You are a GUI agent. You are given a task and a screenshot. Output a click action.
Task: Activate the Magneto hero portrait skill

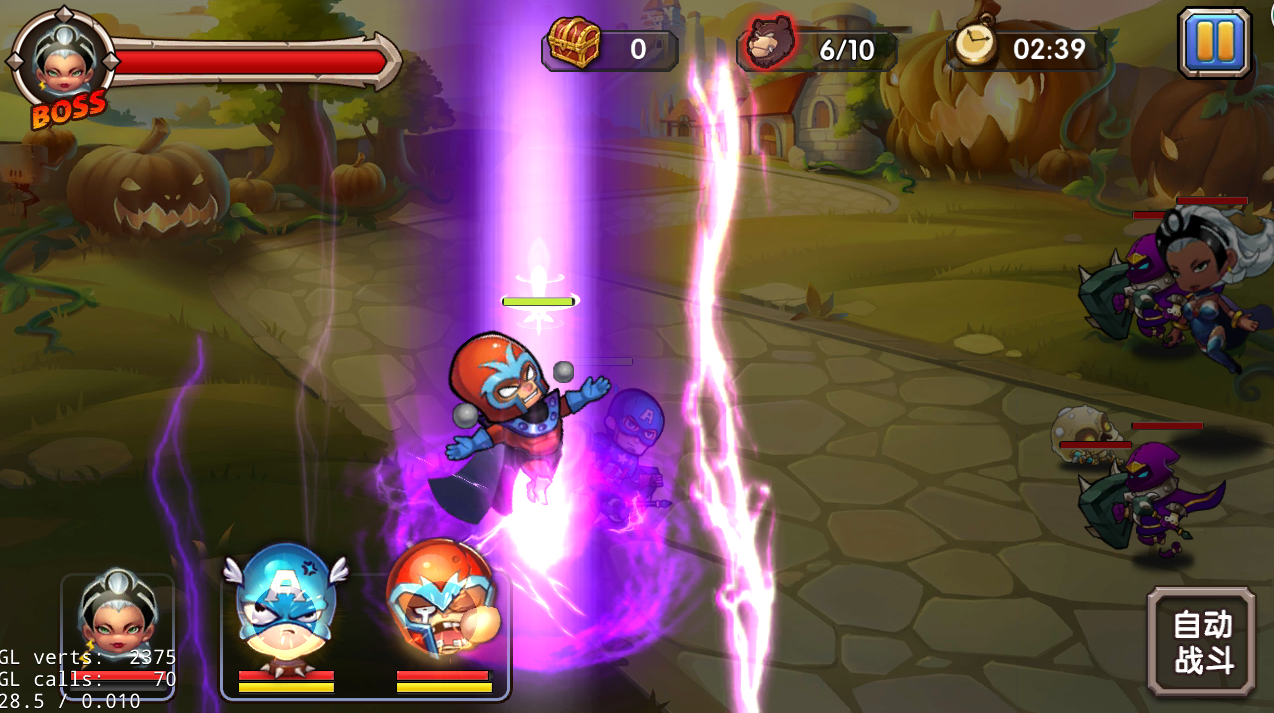pos(442,608)
